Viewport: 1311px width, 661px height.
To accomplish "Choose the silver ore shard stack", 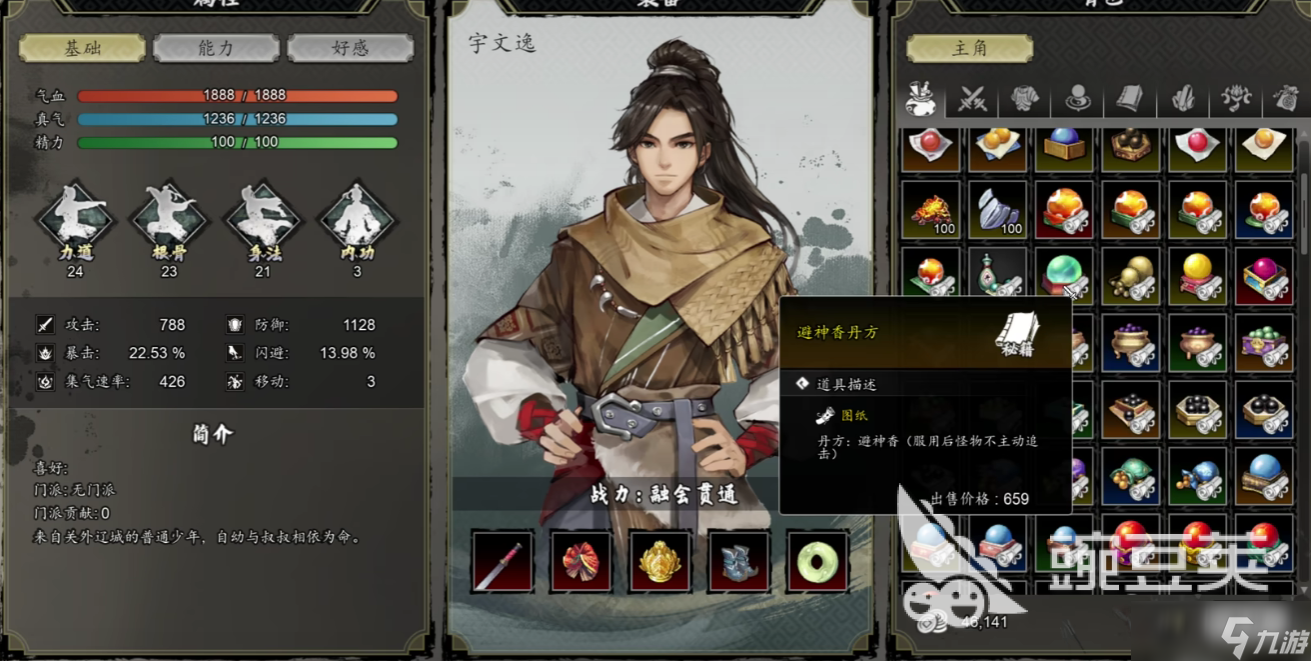I will pos(998,210).
